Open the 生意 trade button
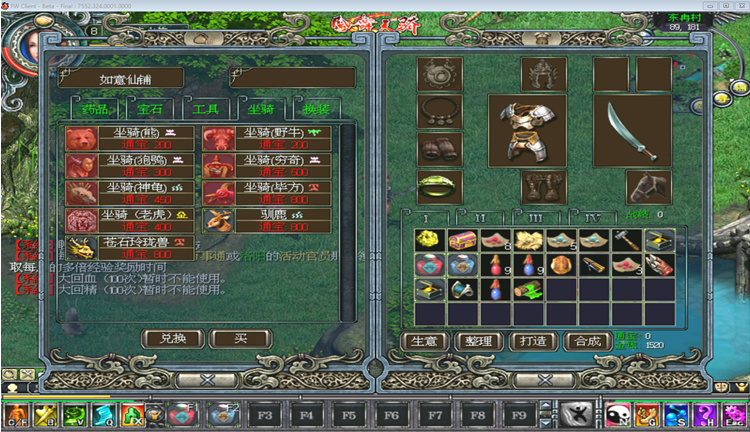750x432 pixels. (x=422, y=341)
